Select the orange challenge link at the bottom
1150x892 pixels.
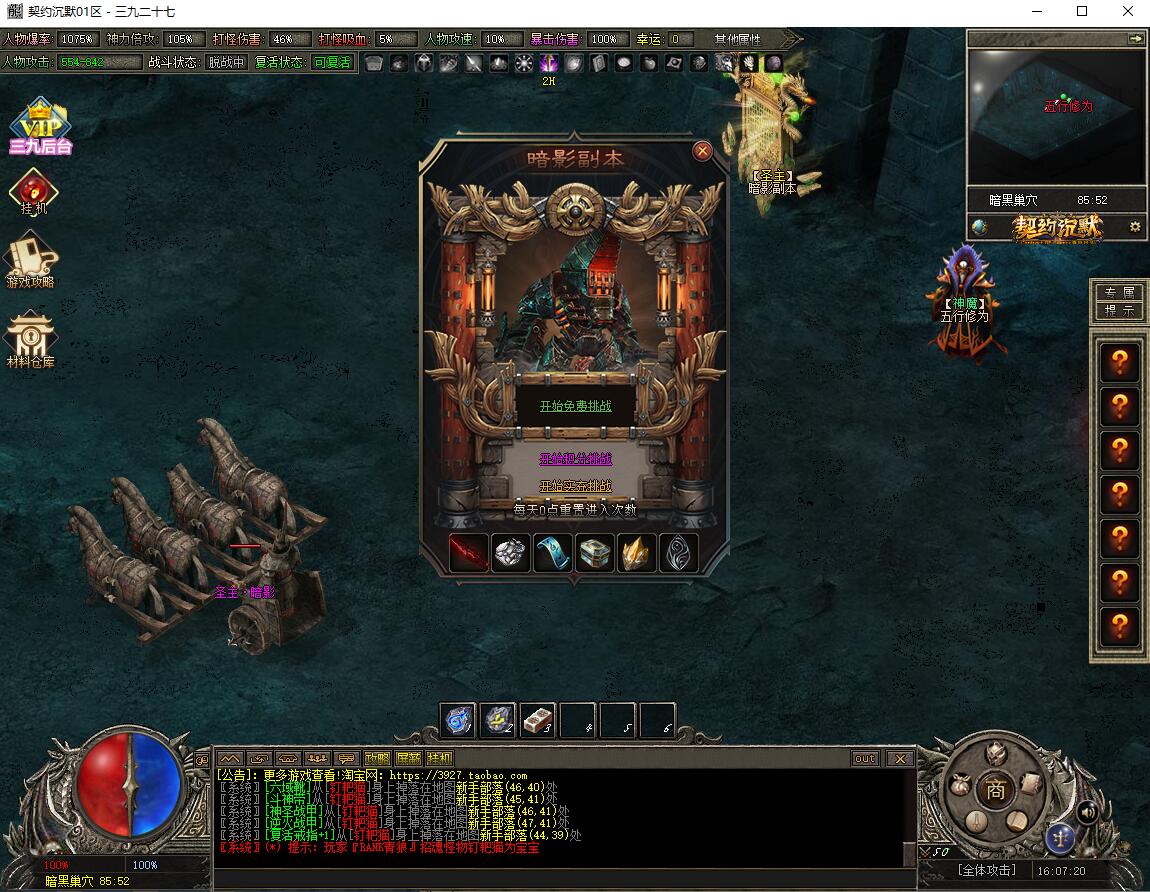[x=575, y=486]
